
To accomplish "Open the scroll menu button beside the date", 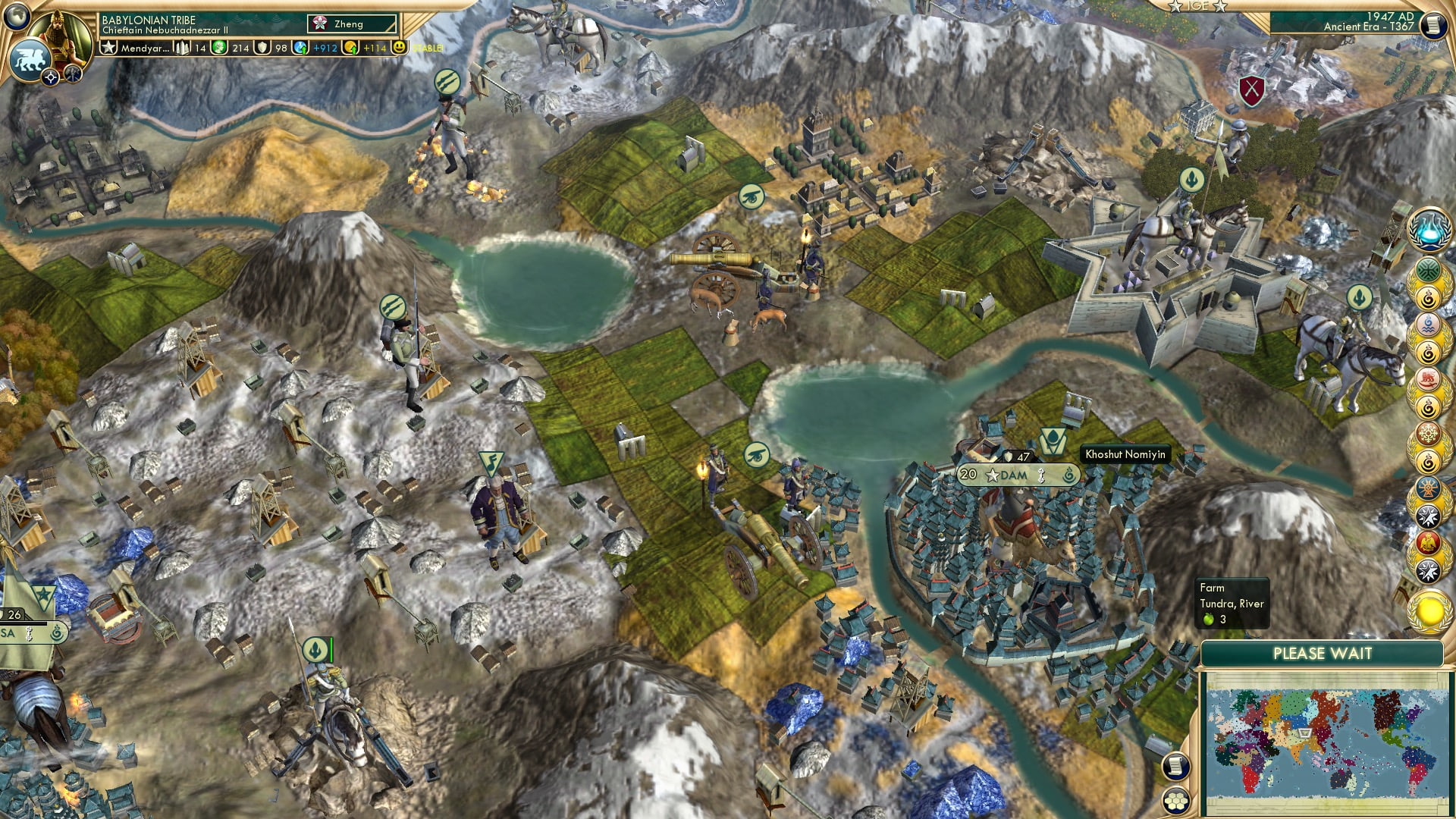I will (x=1432, y=26).
